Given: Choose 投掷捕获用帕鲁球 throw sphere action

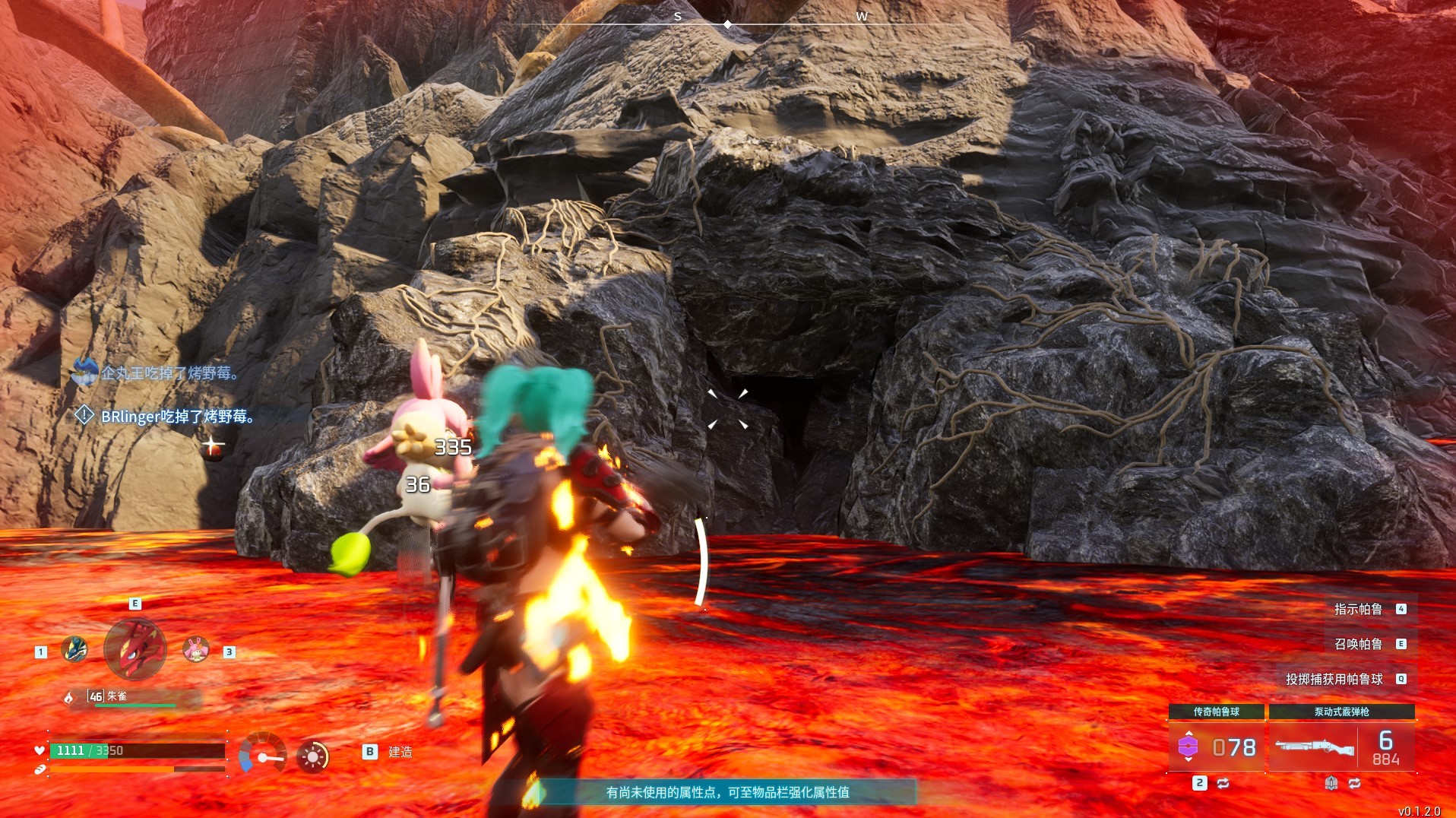Looking at the screenshot, I should (1334, 679).
